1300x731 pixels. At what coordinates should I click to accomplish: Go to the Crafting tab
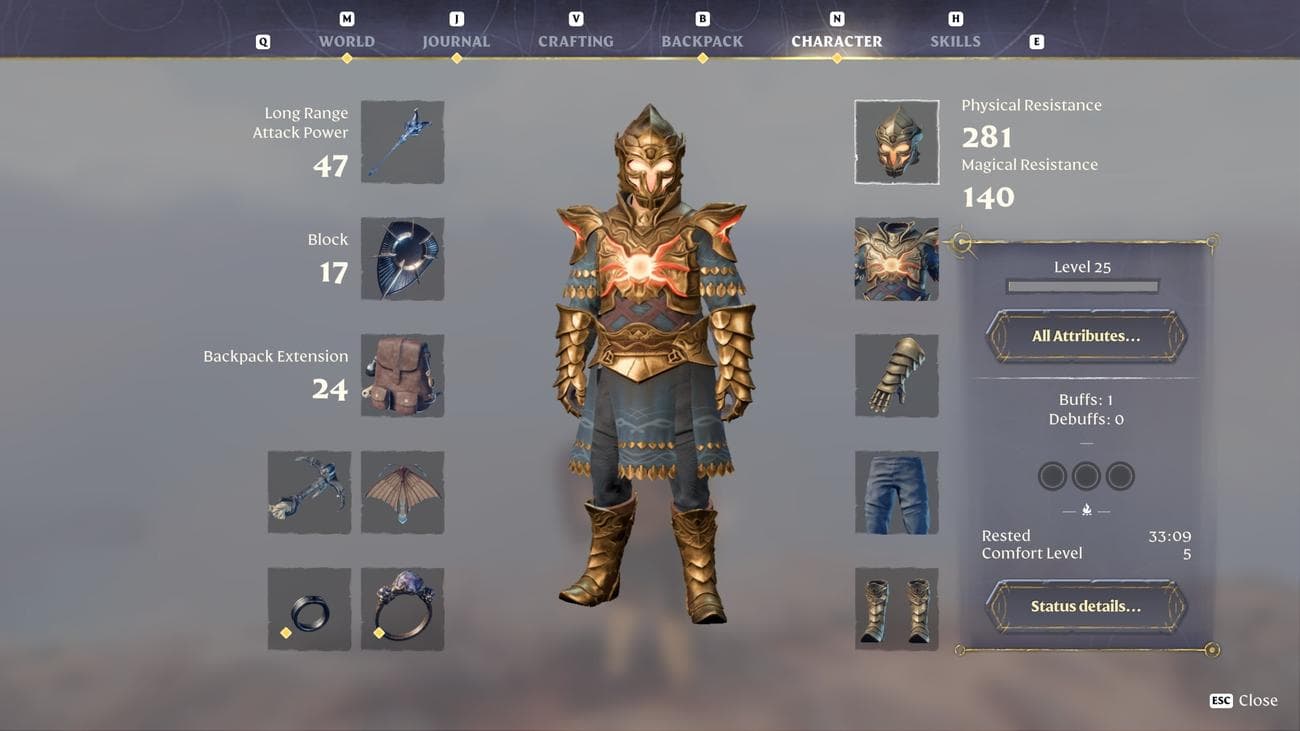pos(576,42)
